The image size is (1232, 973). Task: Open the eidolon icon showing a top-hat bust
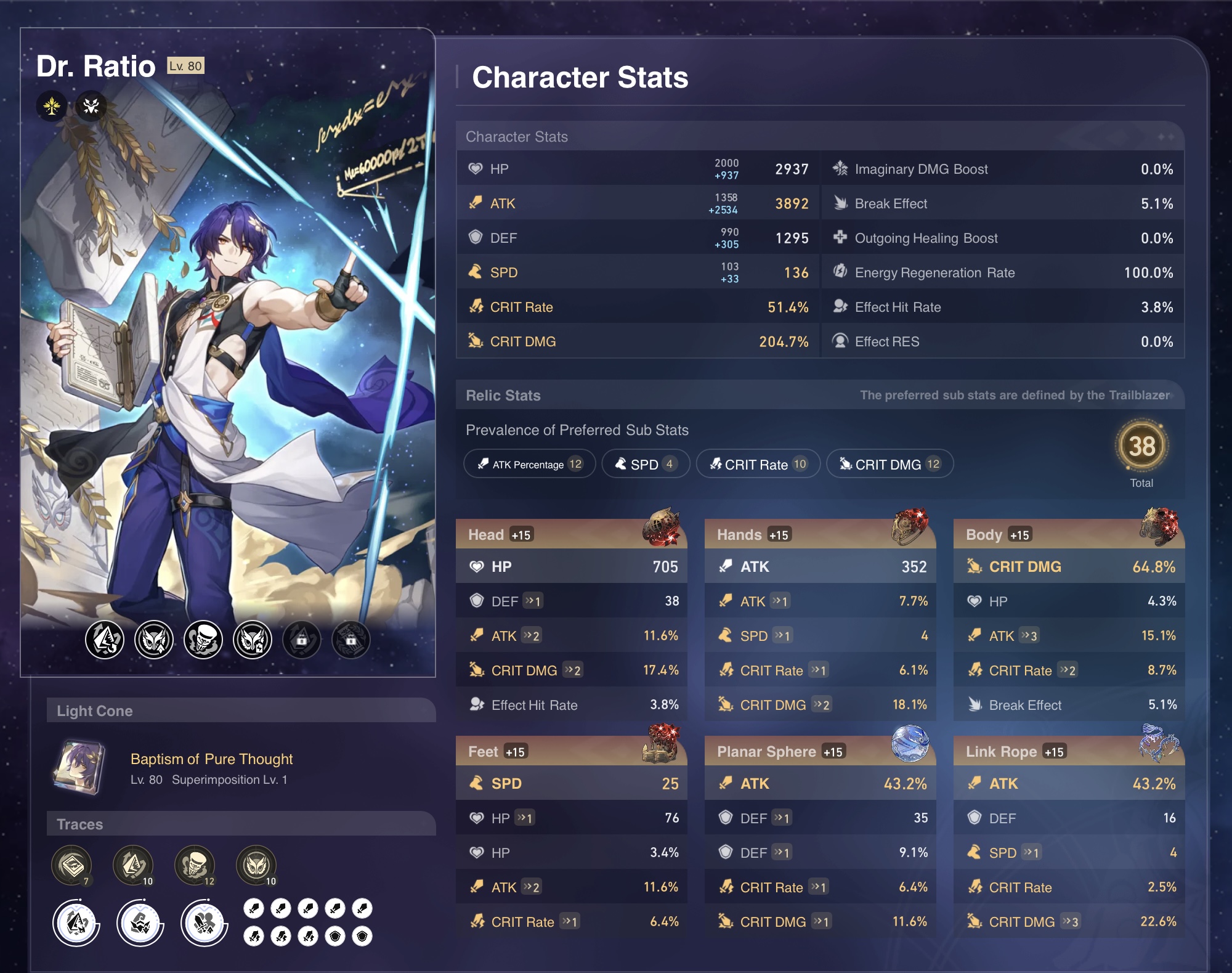[x=203, y=639]
